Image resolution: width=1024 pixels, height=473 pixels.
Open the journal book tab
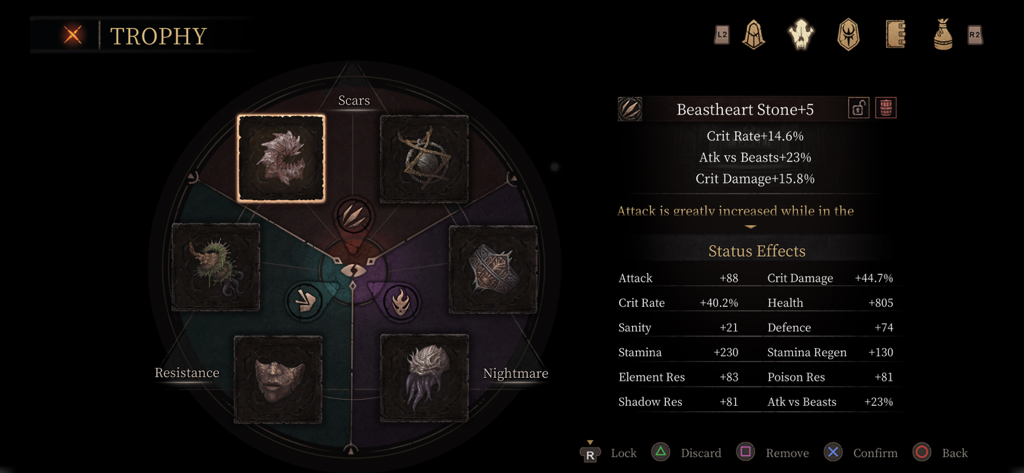(895, 35)
